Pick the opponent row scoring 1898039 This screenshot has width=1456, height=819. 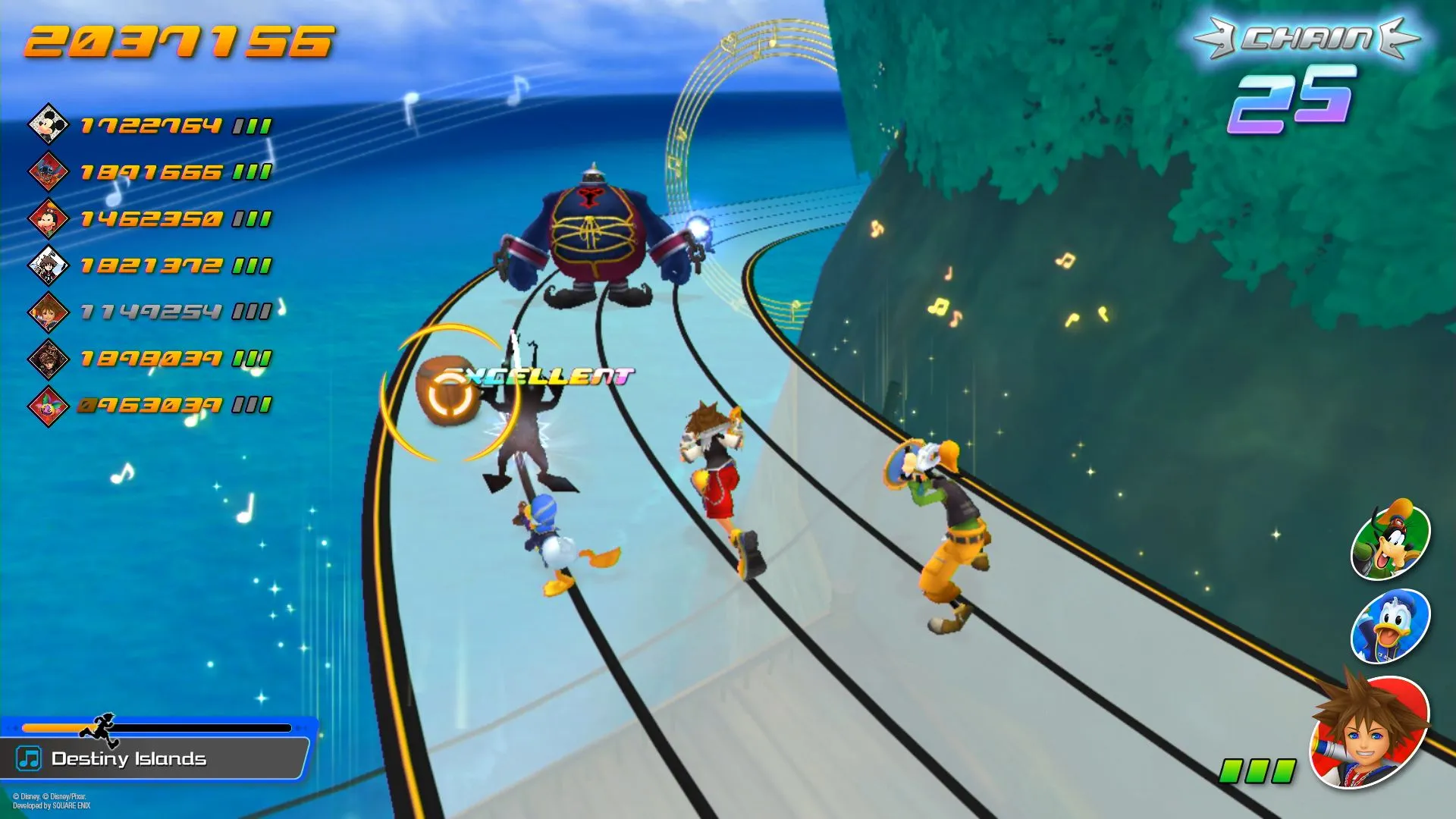(x=150, y=358)
